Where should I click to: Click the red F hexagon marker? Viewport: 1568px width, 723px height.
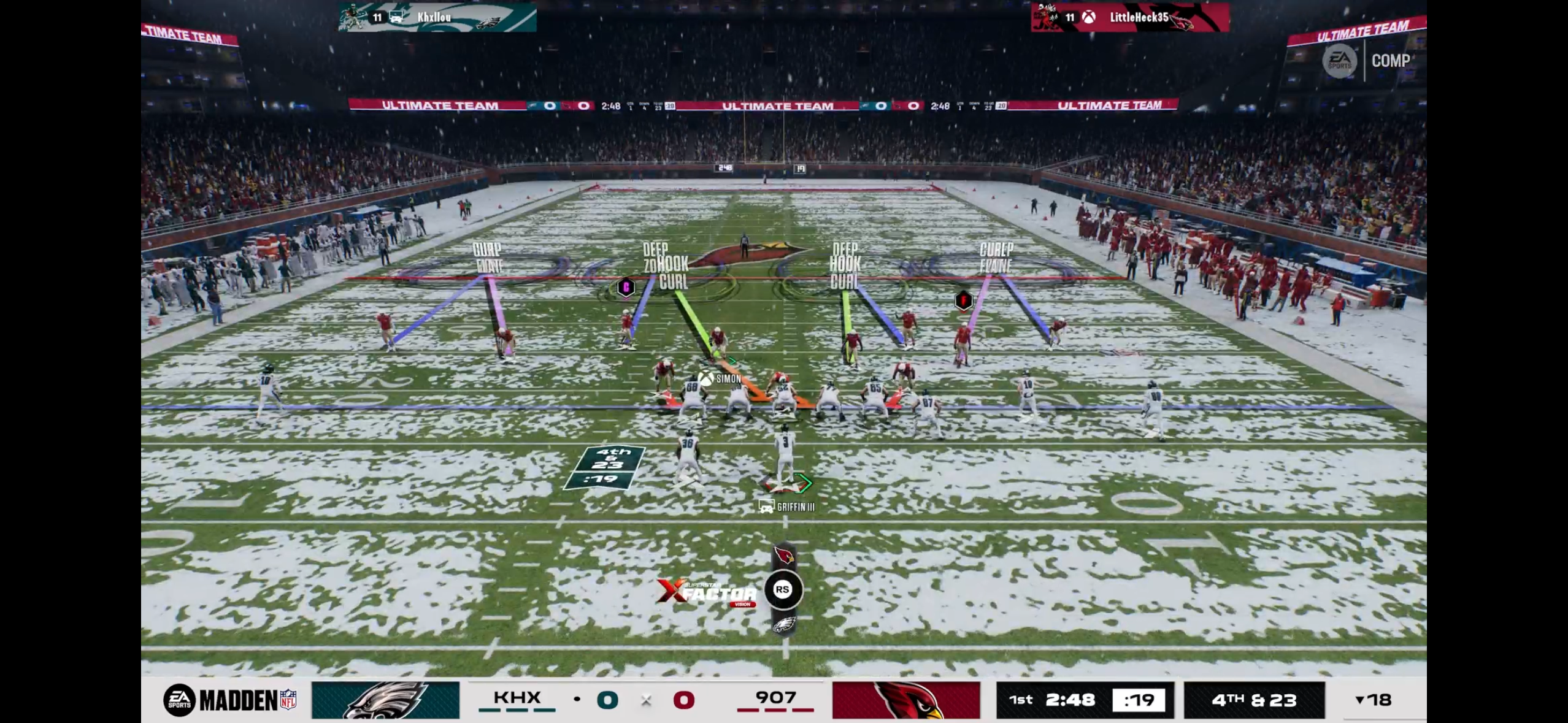[964, 300]
